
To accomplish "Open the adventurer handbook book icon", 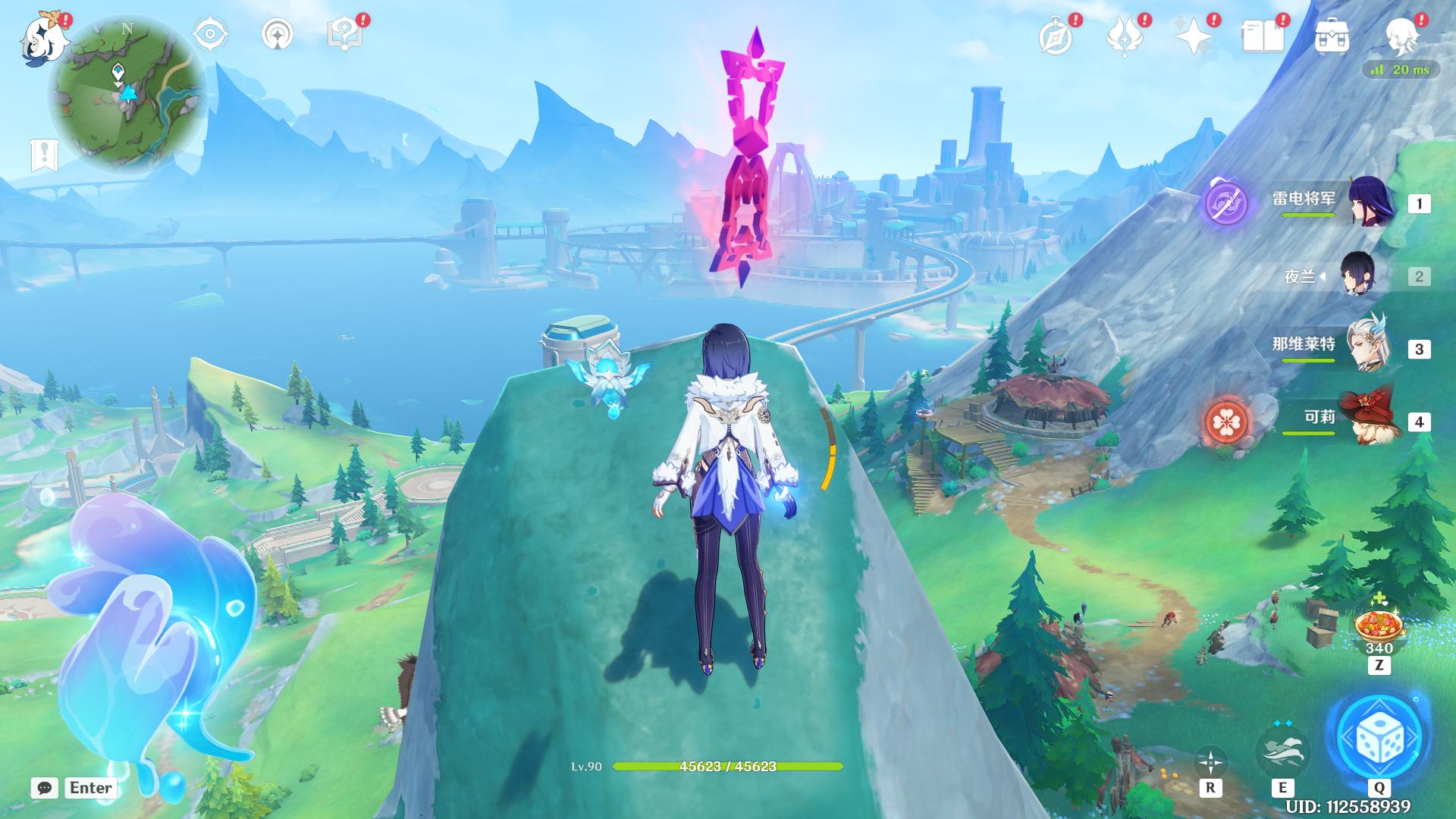I will click(1263, 36).
